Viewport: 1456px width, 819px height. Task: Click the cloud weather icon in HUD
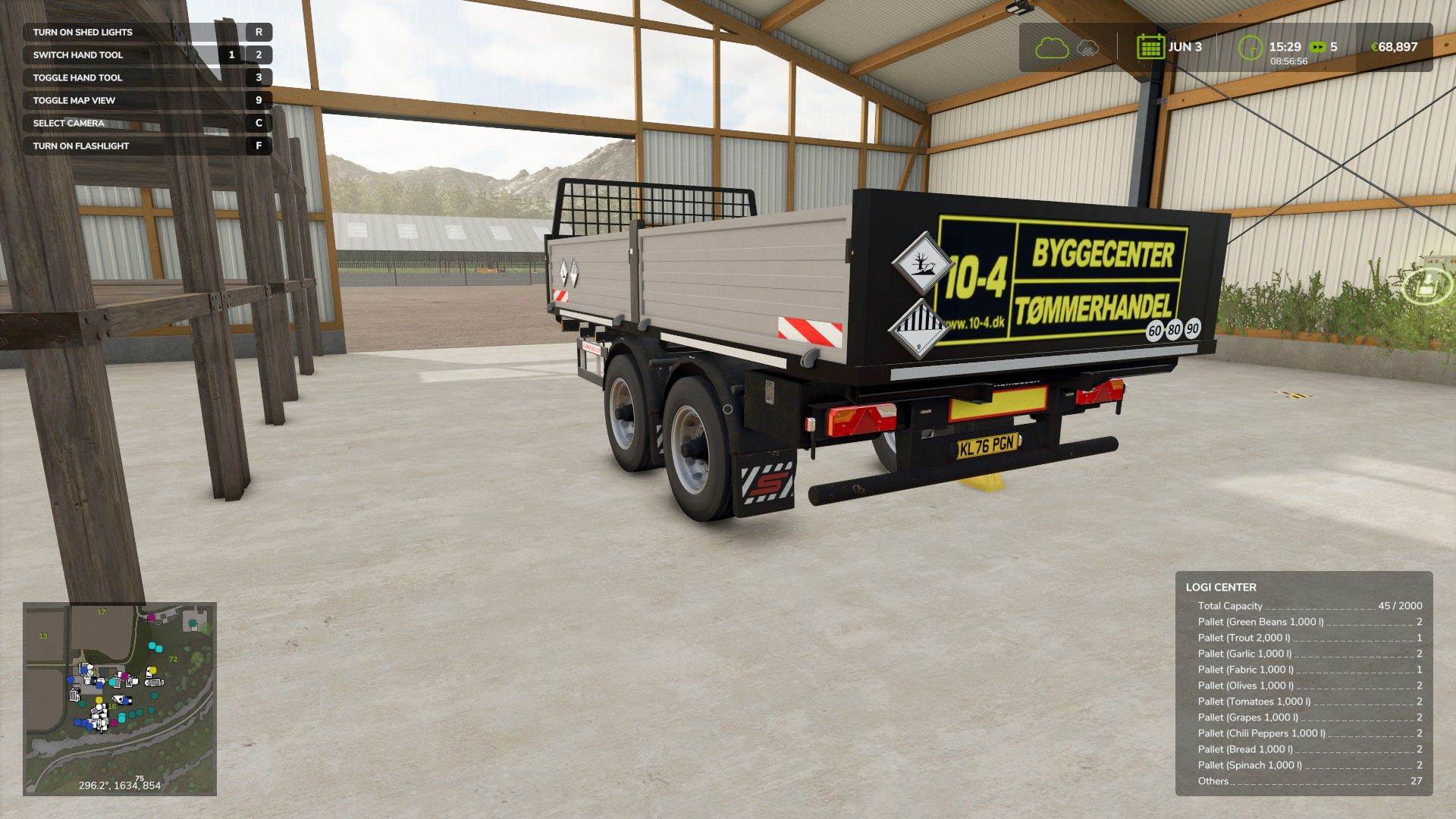tap(1051, 48)
